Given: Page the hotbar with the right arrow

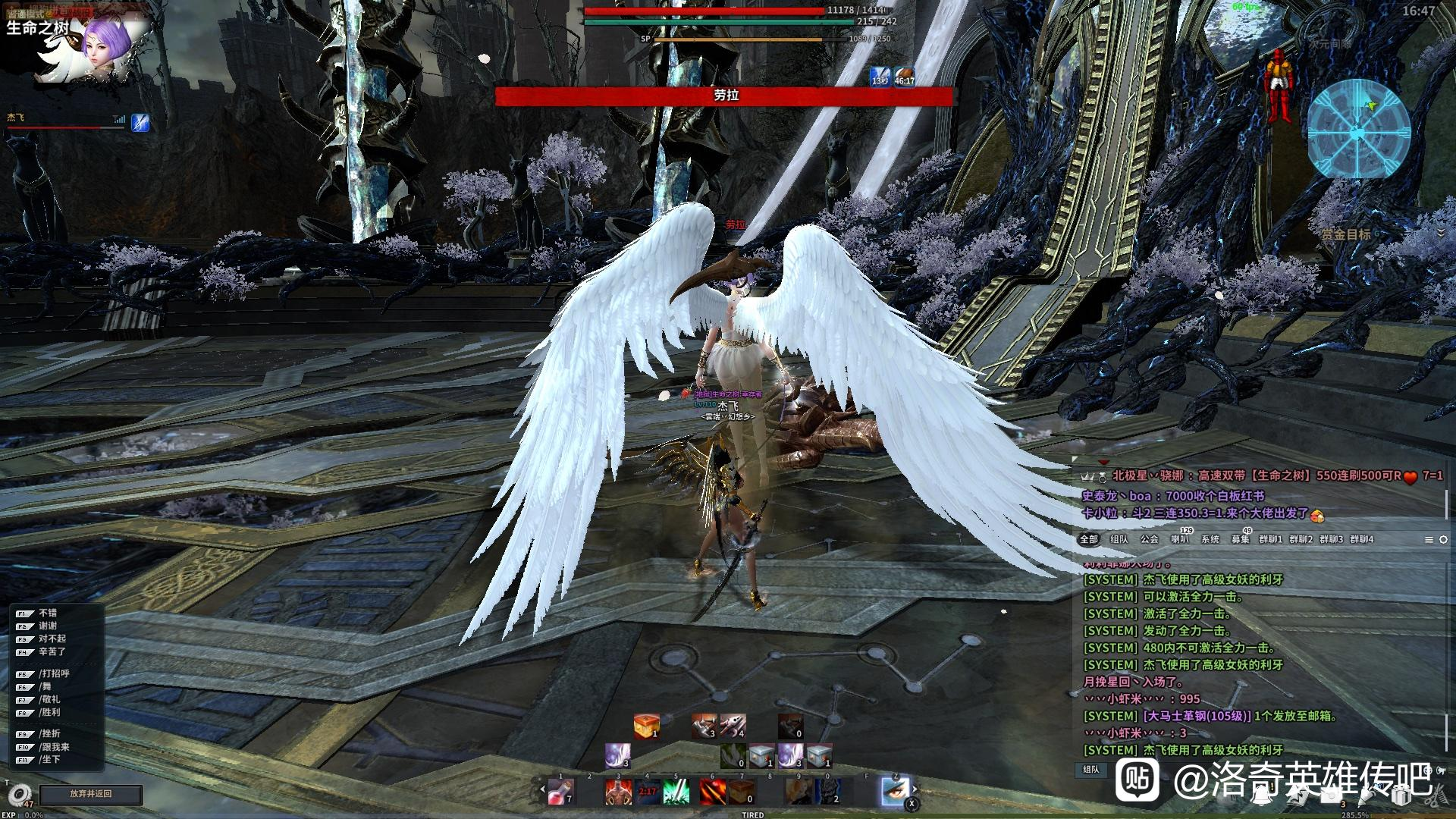Looking at the screenshot, I should tap(915, 789).
